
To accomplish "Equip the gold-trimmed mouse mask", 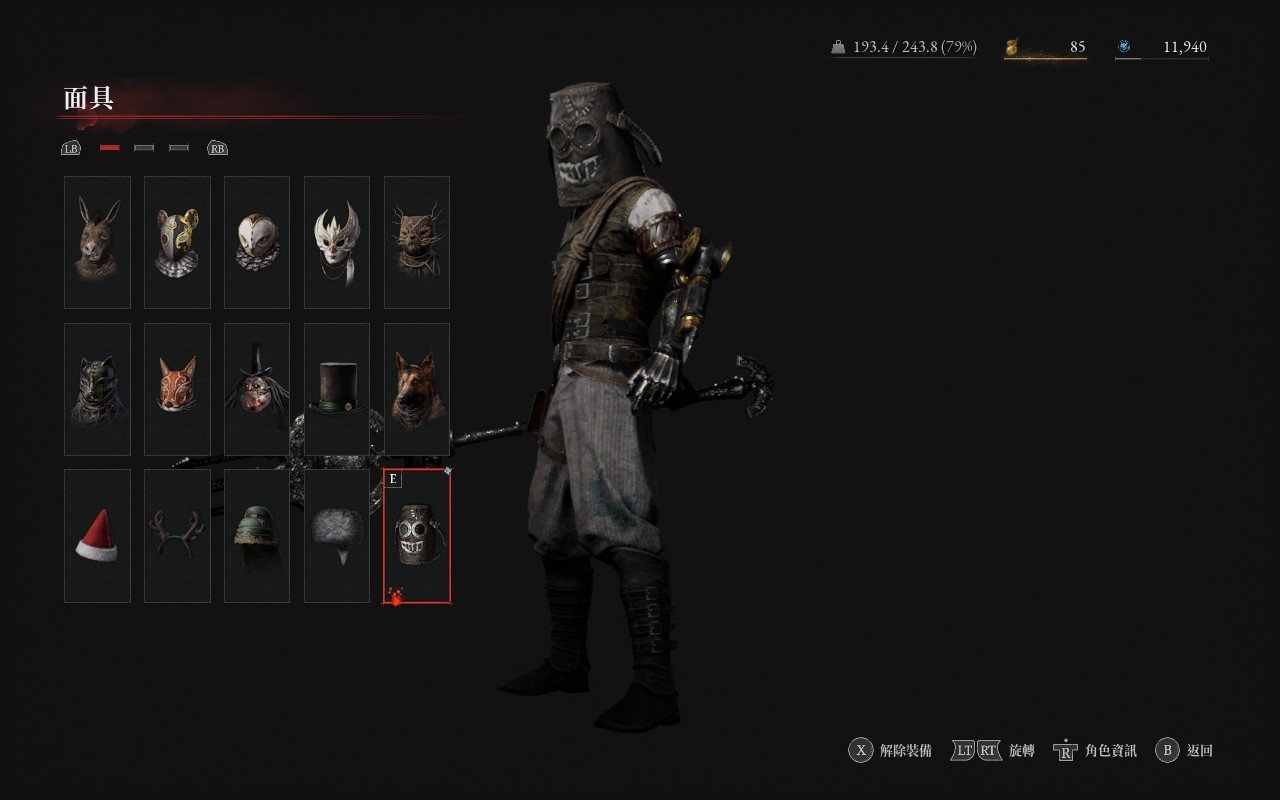I will click(177, 242).
